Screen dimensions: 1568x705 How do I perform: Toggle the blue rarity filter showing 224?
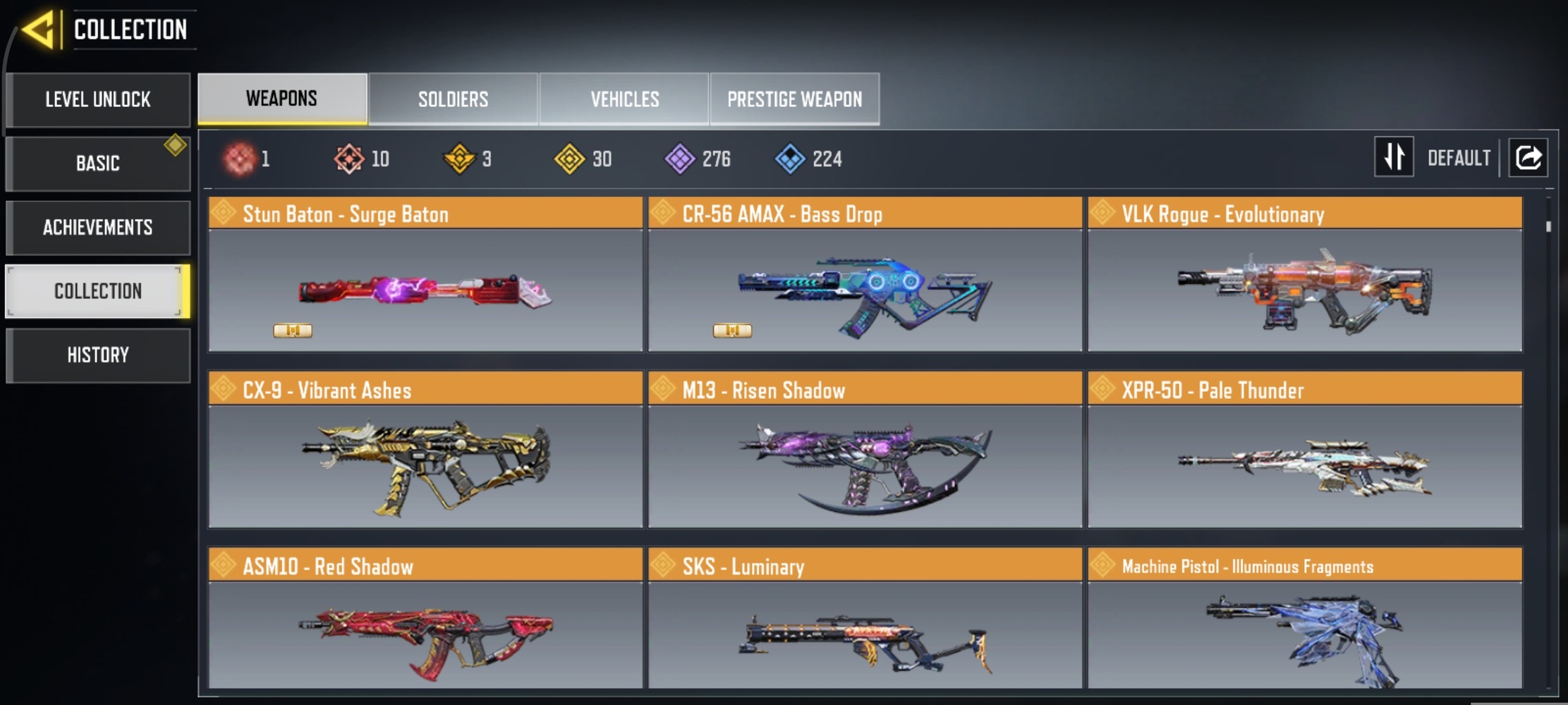[x=793, y=158]
